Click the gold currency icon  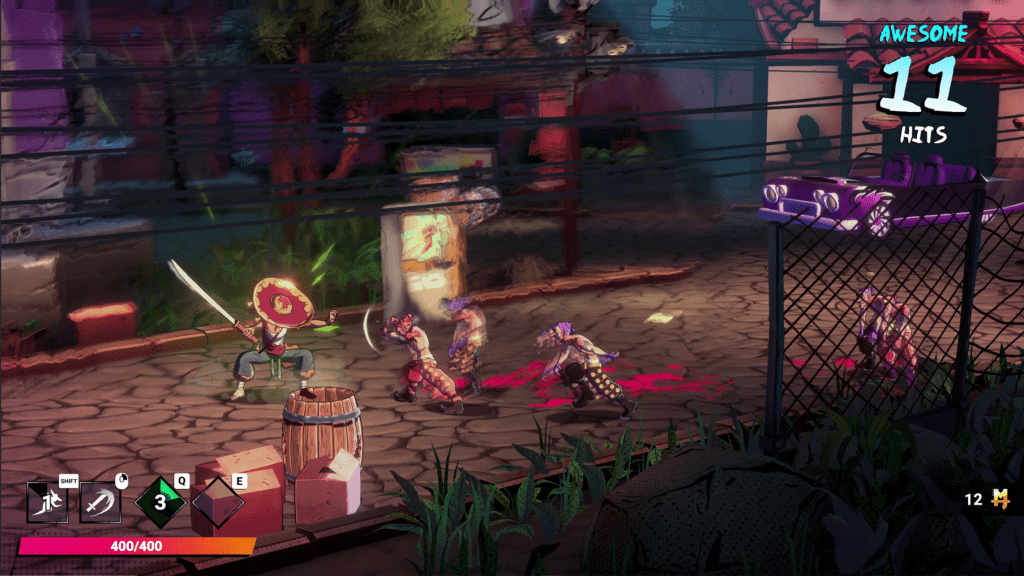pyautogui.click(x=998, y=499)
